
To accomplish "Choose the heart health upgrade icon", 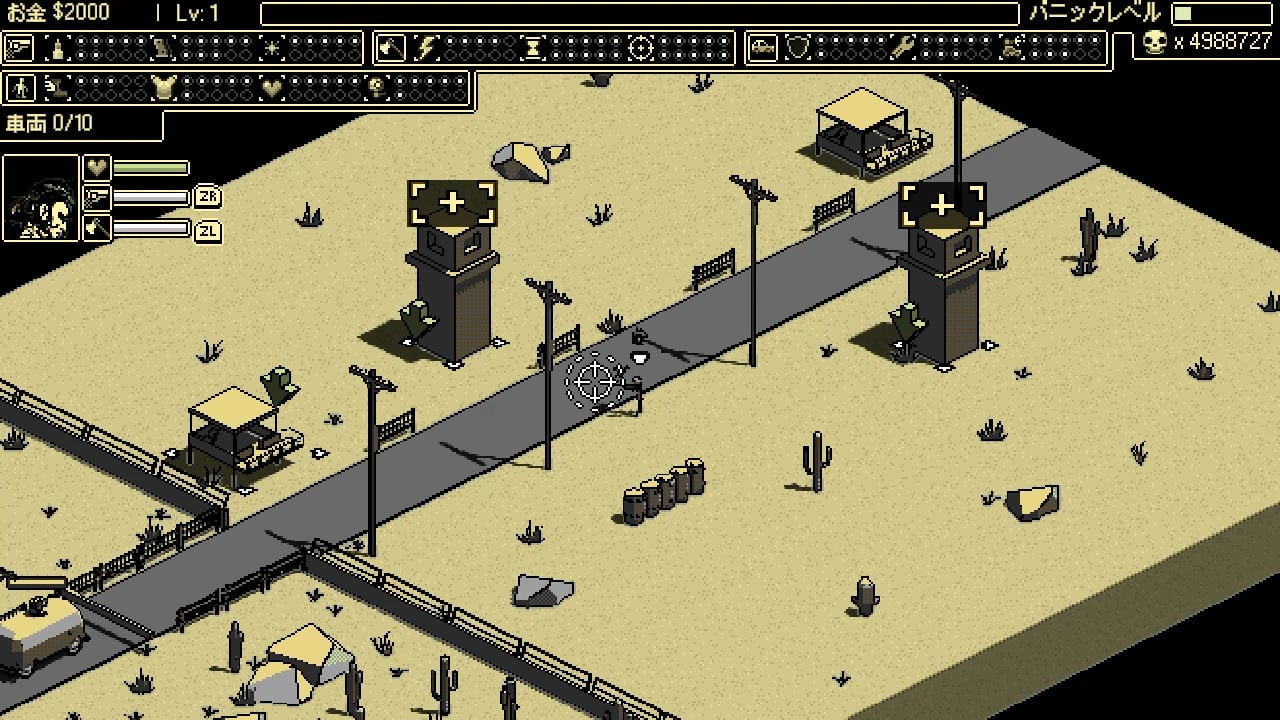I will [x=271, y=88].
